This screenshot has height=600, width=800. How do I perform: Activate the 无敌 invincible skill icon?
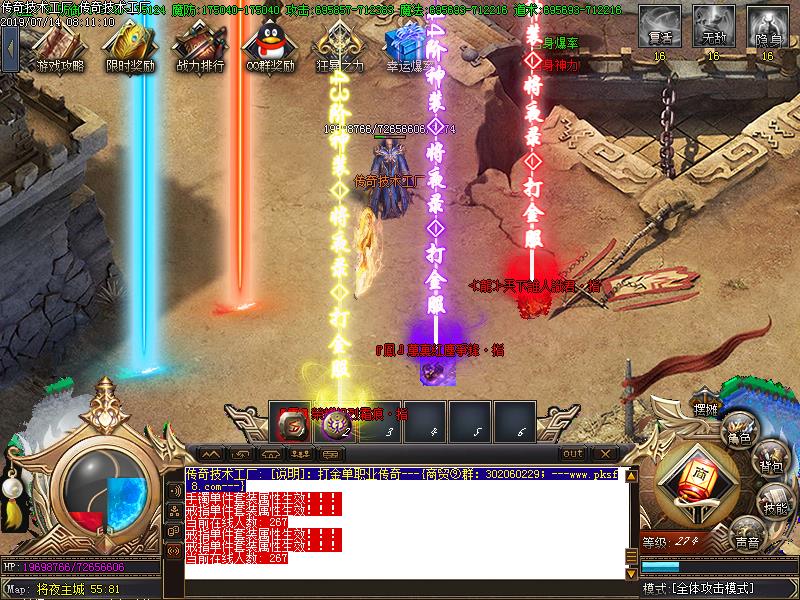tap(713, 27)
